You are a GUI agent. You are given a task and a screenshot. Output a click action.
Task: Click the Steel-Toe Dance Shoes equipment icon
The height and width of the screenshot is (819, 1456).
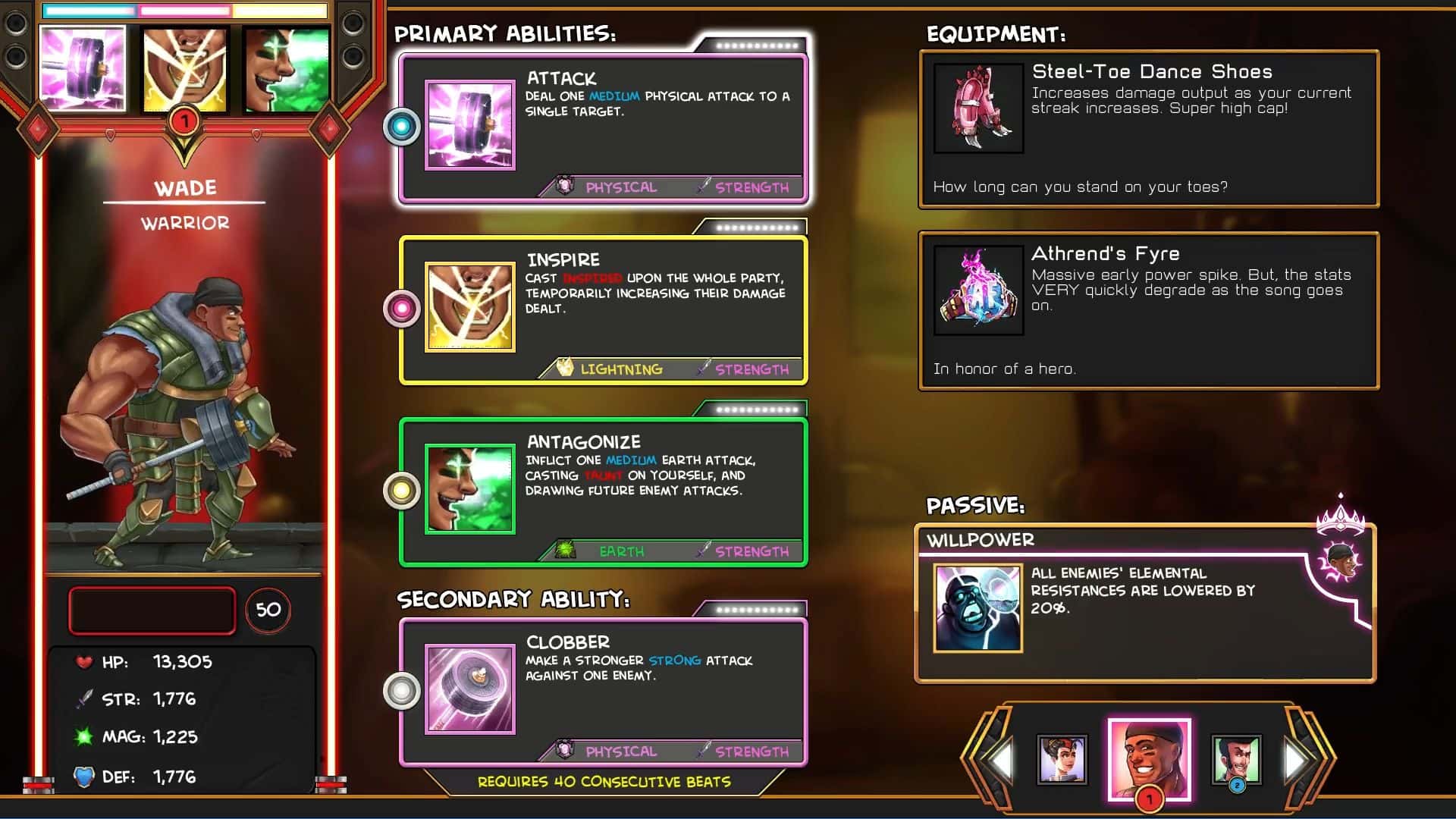(978, 106)
